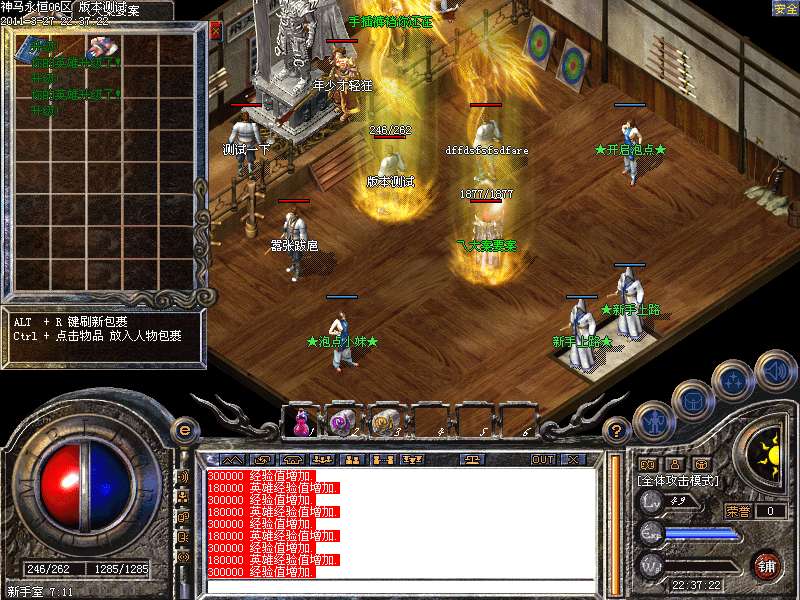Click the OUT button above the chat

click(542, 459)
